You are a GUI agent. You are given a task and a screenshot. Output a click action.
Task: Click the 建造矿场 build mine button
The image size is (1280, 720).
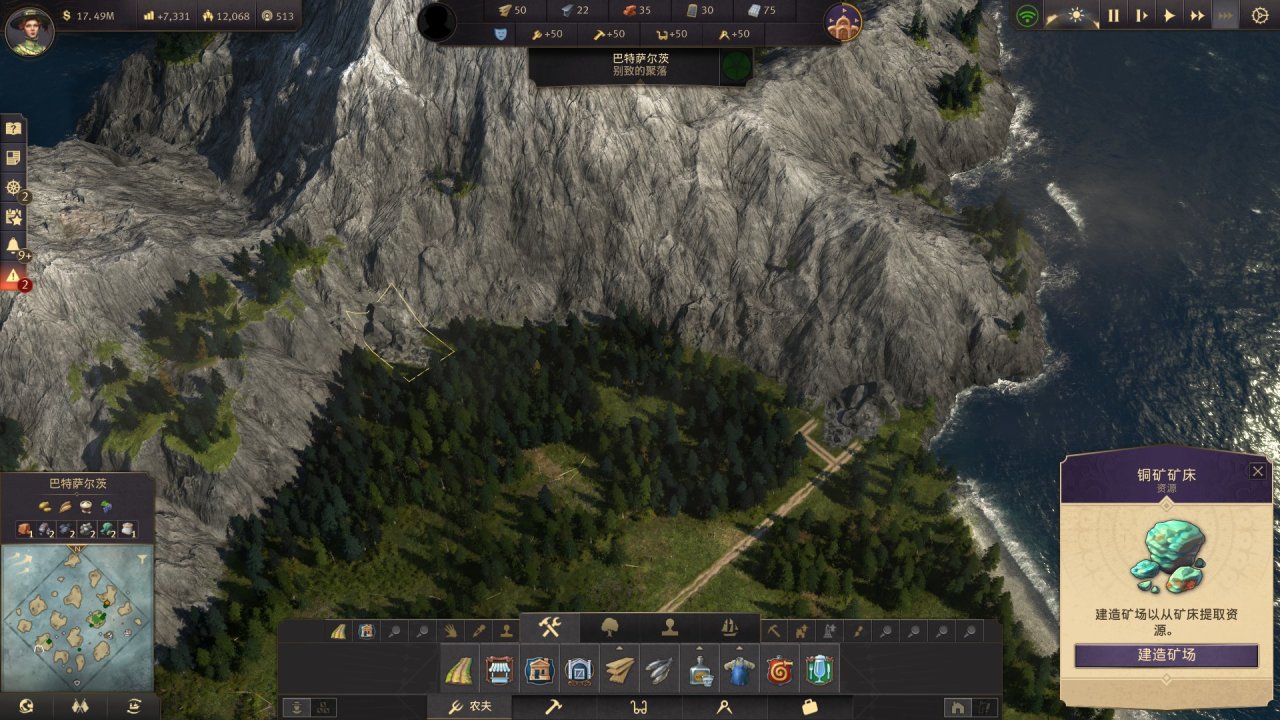(1166, 656)
